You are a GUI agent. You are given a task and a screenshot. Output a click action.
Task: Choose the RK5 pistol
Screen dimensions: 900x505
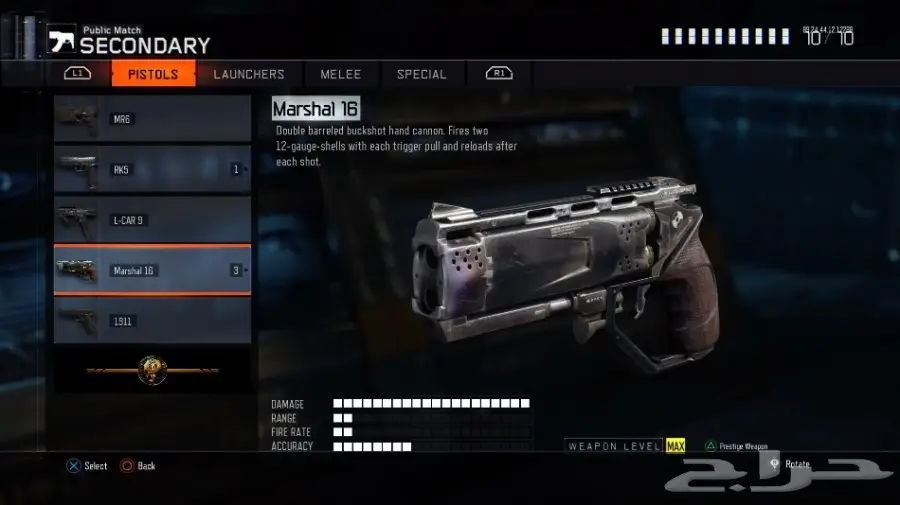(152, 169)
